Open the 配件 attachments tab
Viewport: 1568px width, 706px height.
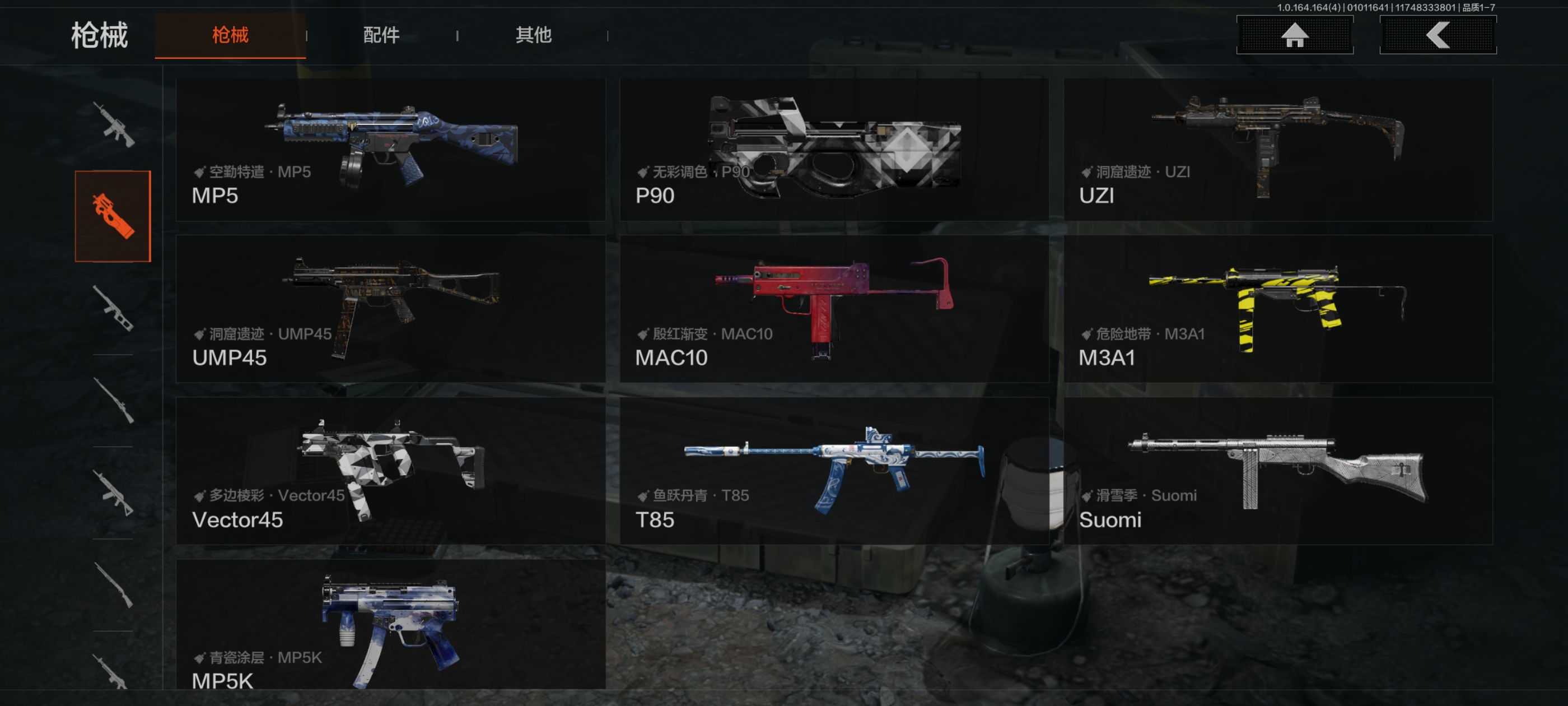pos(381,35)
